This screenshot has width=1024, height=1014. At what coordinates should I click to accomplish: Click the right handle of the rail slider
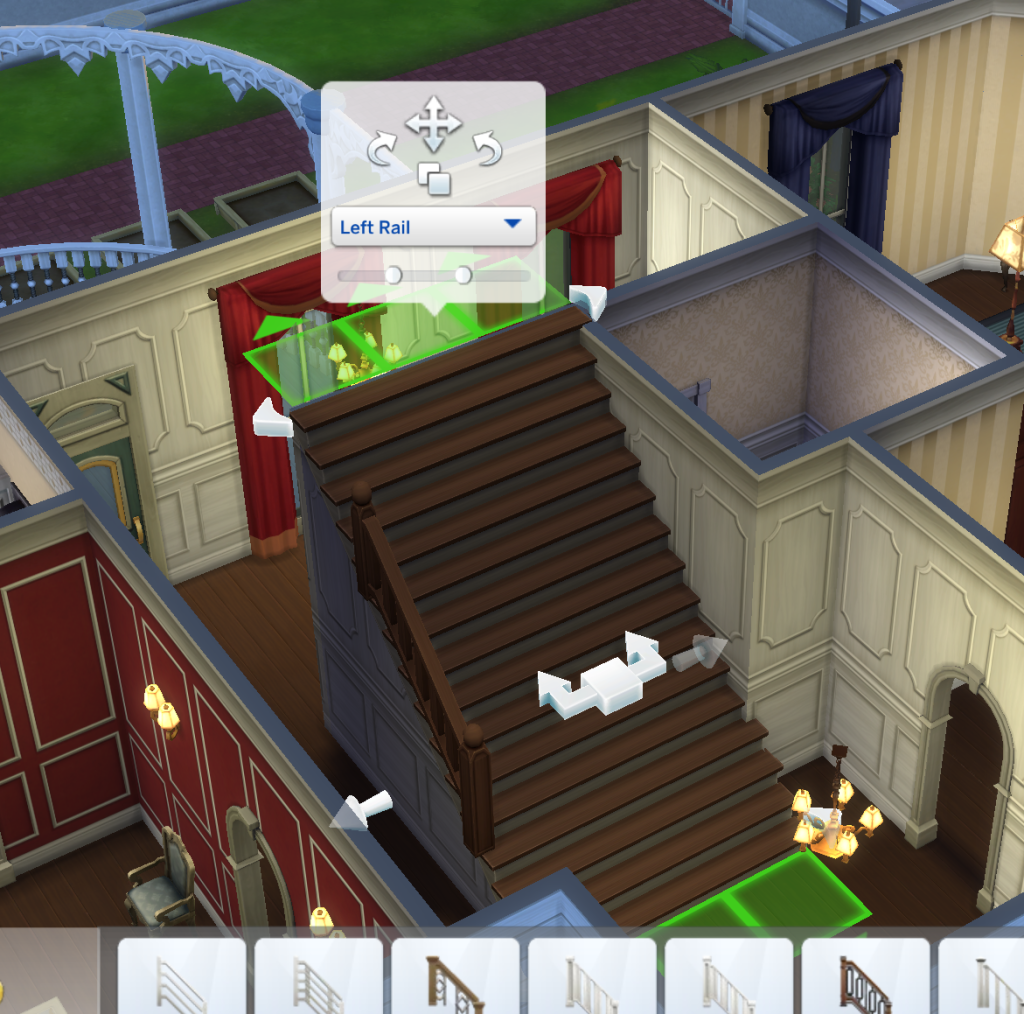click(463, 275)
